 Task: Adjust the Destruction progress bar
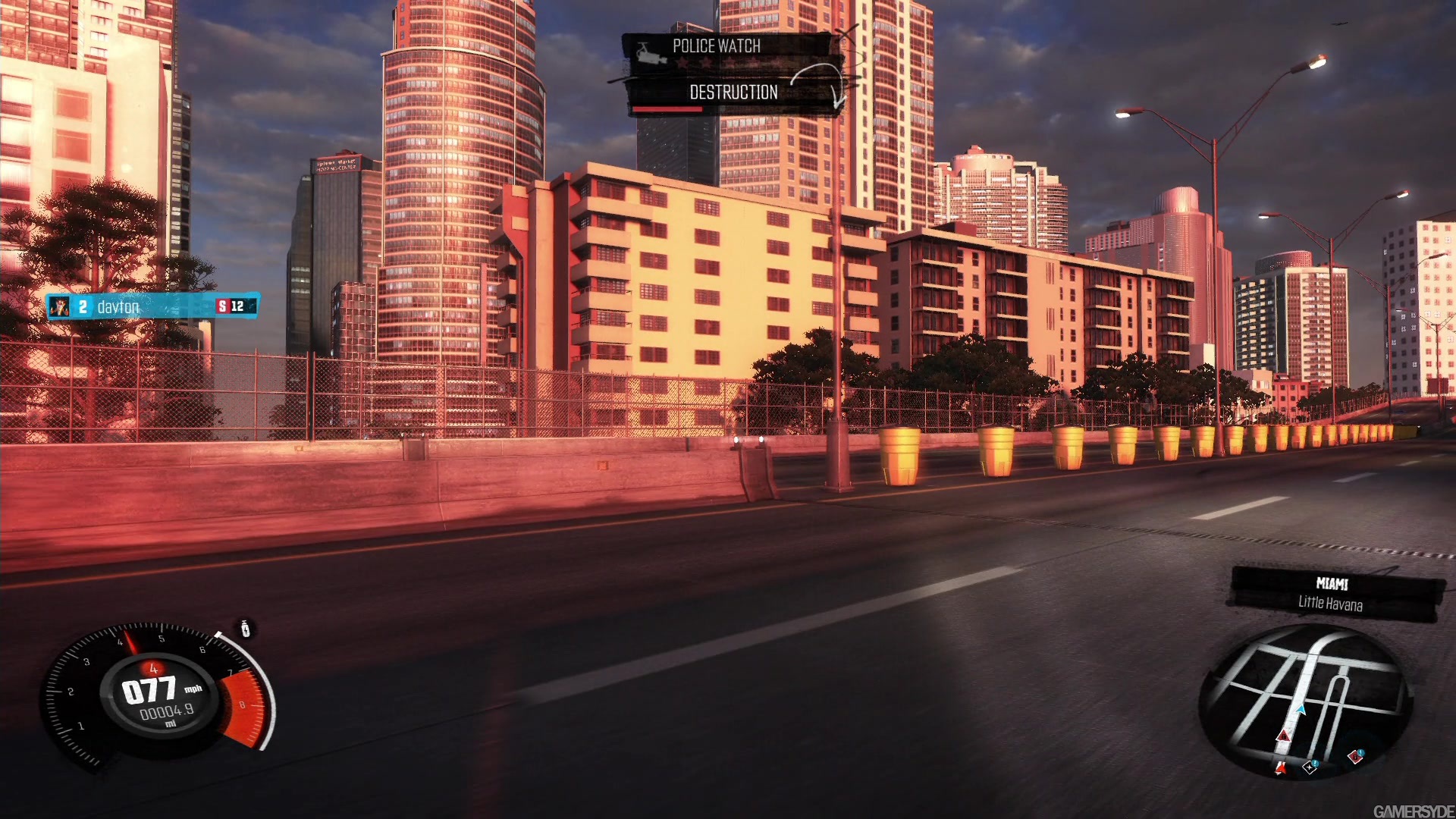[x=667, y=110]
